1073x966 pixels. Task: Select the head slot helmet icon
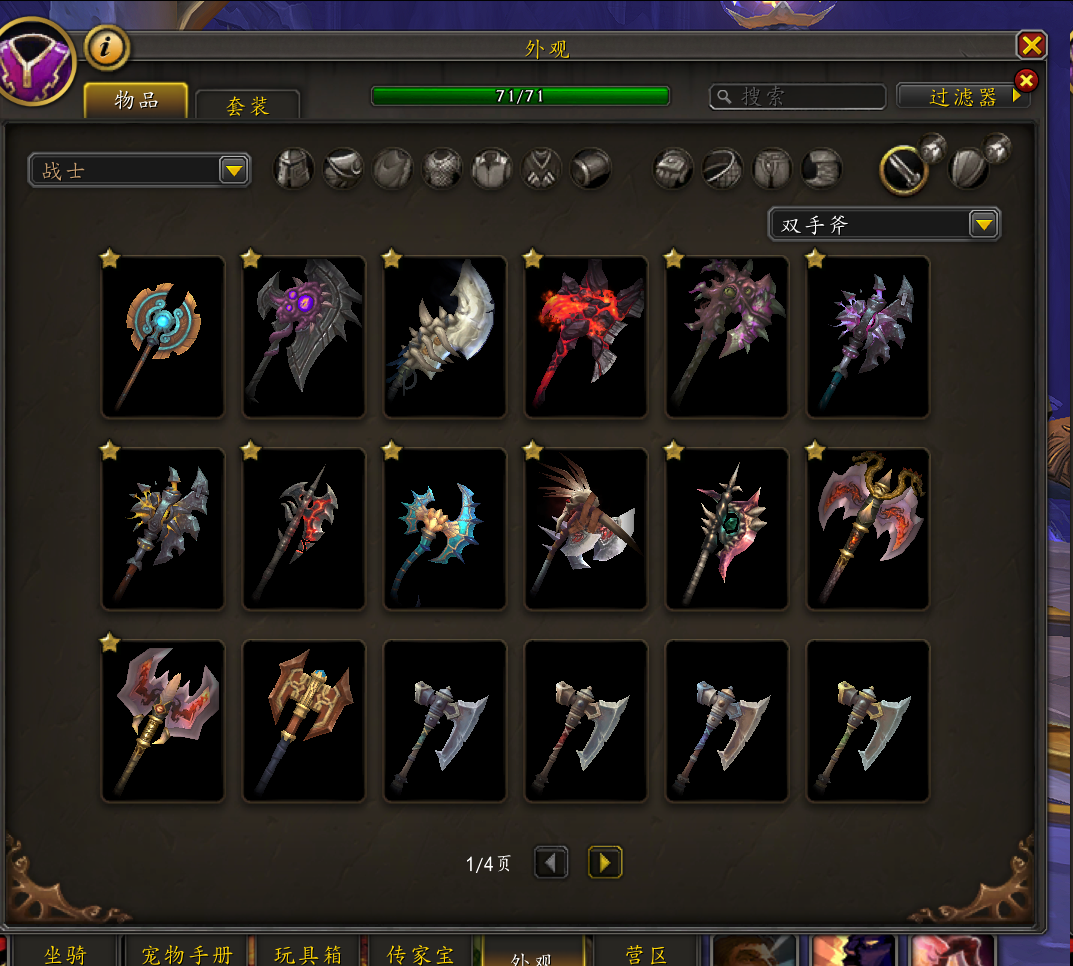(x=294, y=169)
